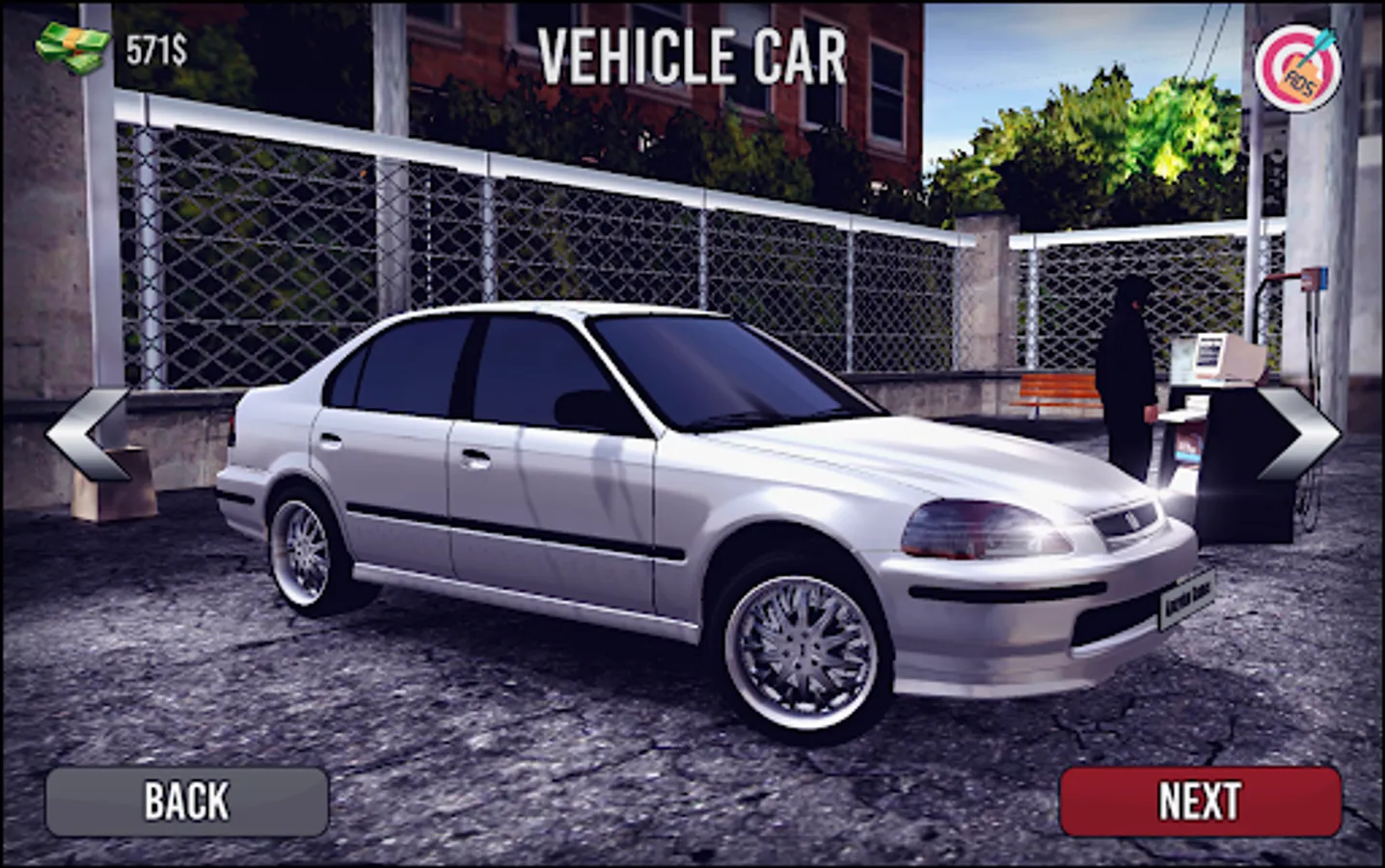This screenshot has width=1385, height=868.
Task: Click the rewards bullseye in the top corner
Action: (x=1301, y=65)
